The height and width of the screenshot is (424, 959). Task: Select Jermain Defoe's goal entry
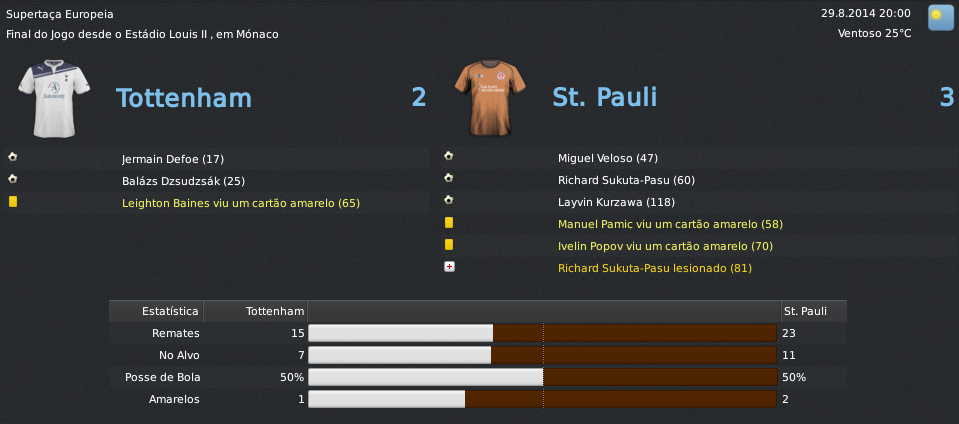point(173,159)
